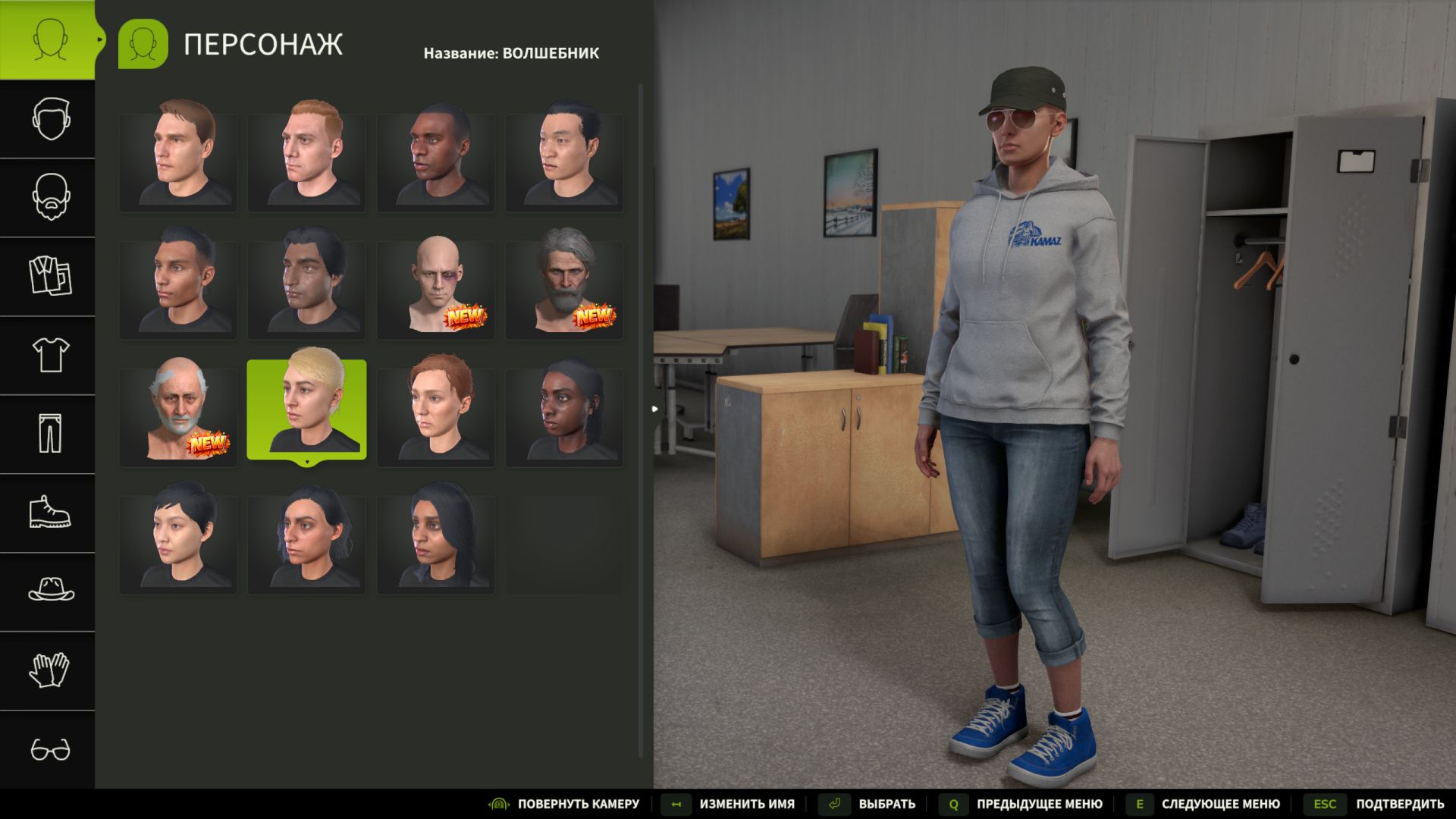Click ВЫБРАТЬ to select the face
The width and height of the screenshot is (1456, 819).
(x=886, y=803)
